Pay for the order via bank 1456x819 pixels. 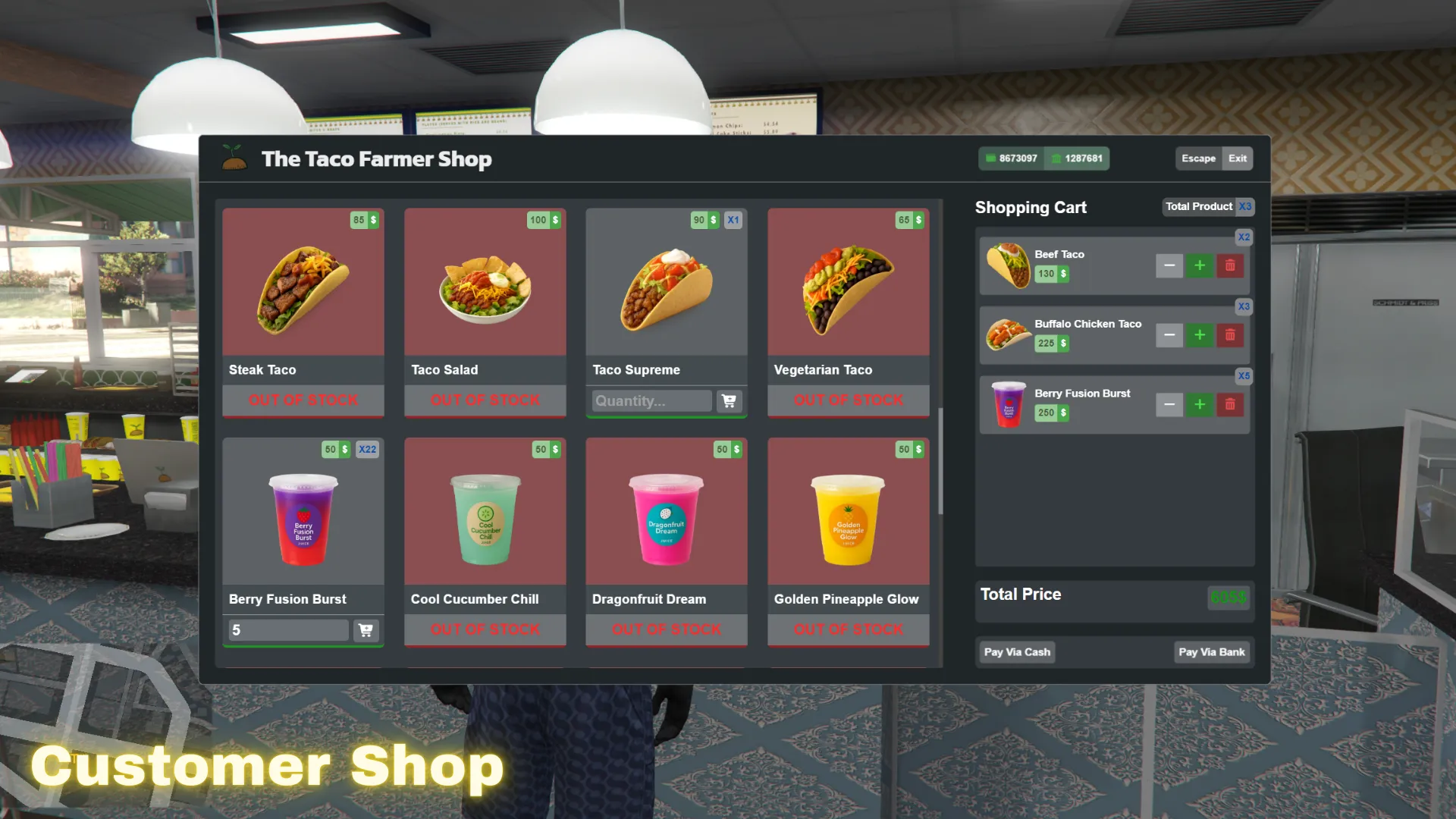(1211, 651)
